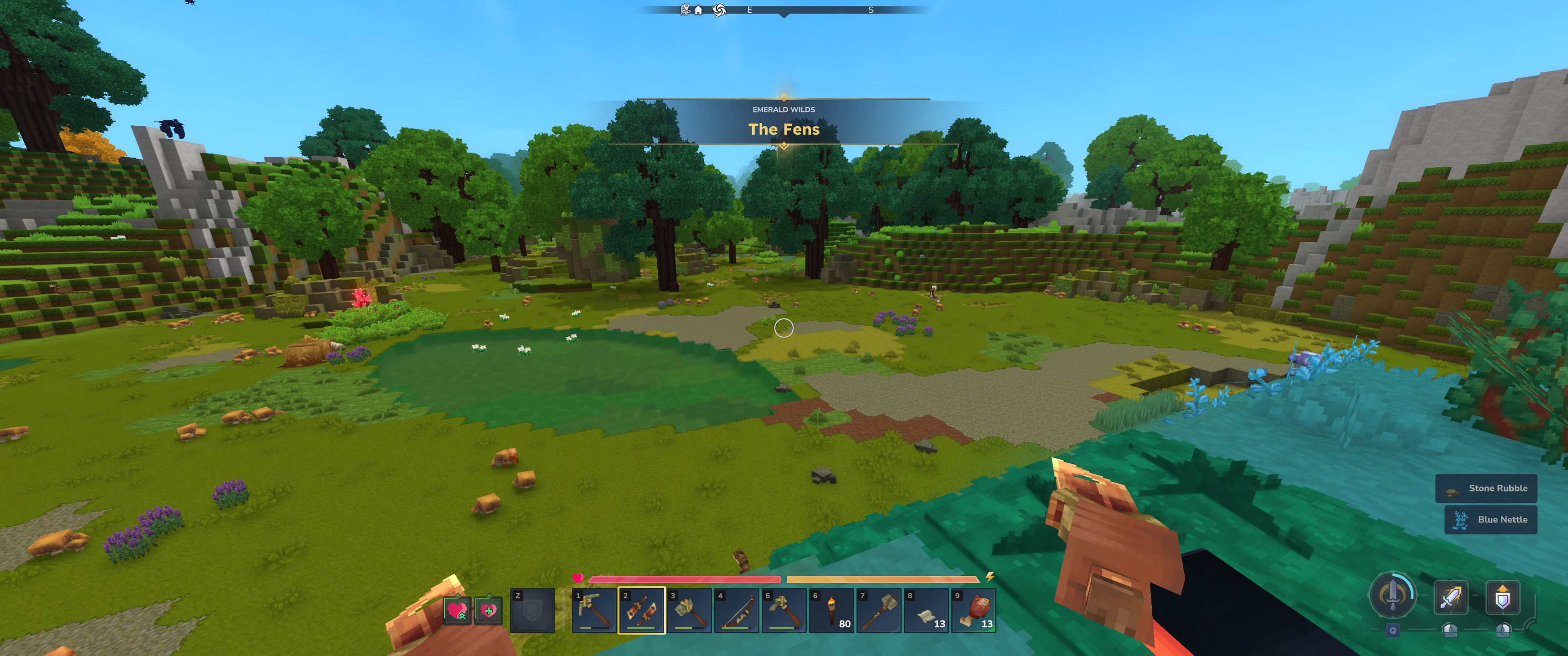Click the heart with arrows buff icon
Viewport: 1568px width, 656px height.
coord(457,610)
